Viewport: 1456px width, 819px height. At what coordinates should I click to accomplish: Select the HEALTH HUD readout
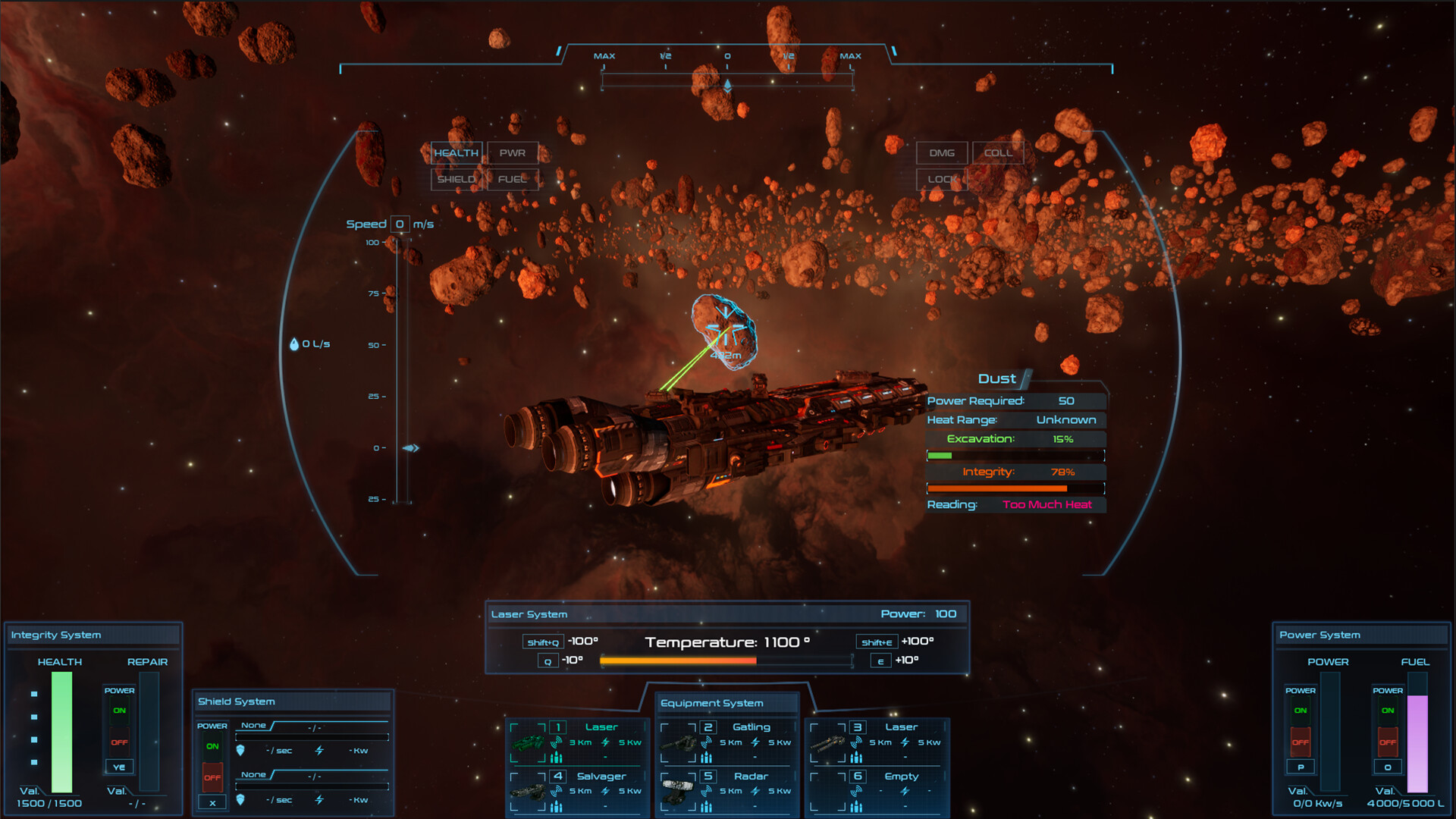tap(456, 153)
